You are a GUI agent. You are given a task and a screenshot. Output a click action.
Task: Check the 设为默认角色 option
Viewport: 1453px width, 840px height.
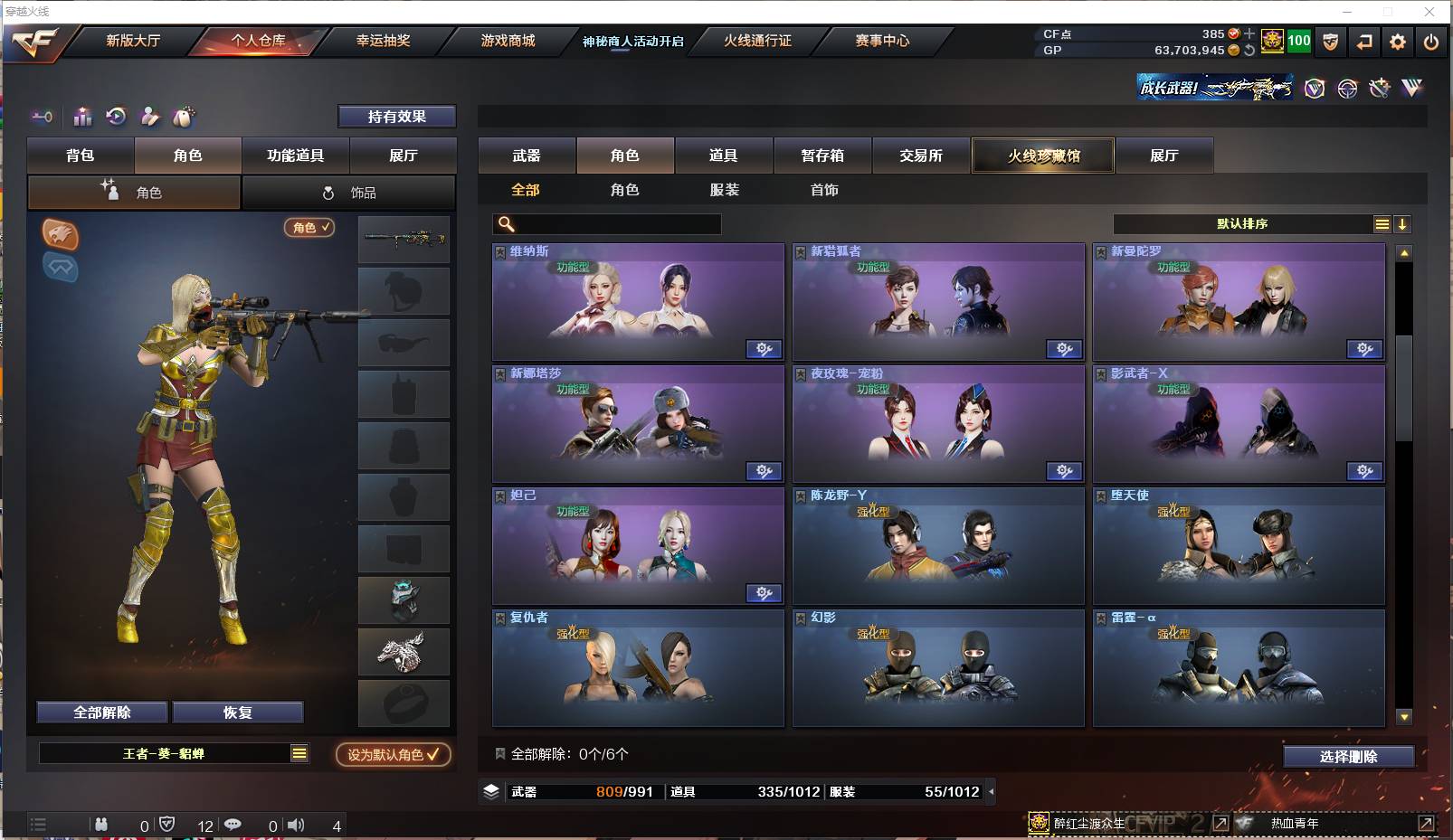pyautogui.click(x=393, y=753)
